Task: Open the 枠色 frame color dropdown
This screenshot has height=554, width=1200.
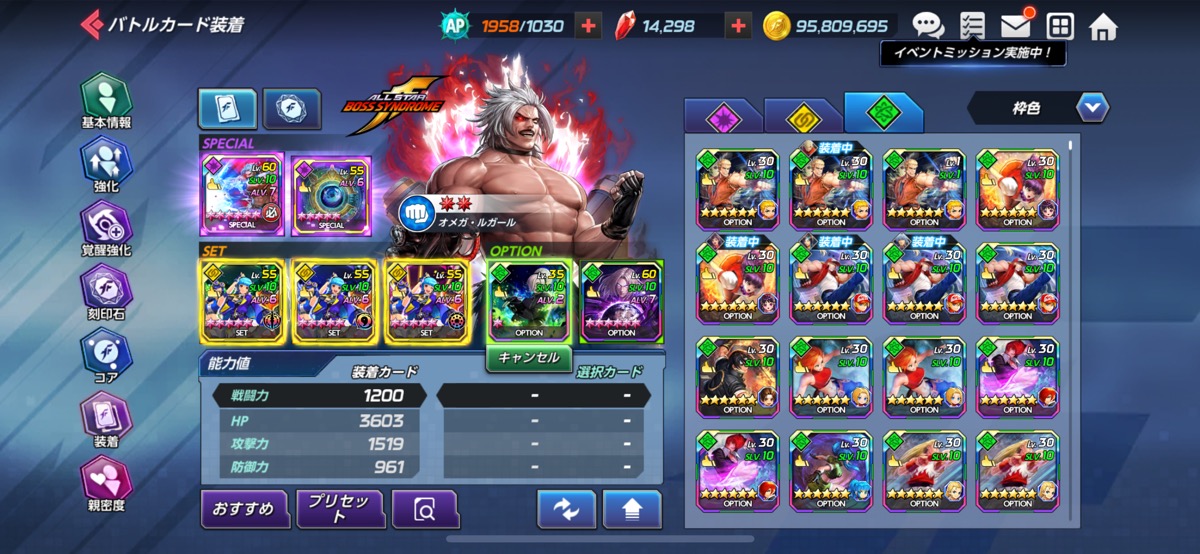Action: [x=1038, y=106]
